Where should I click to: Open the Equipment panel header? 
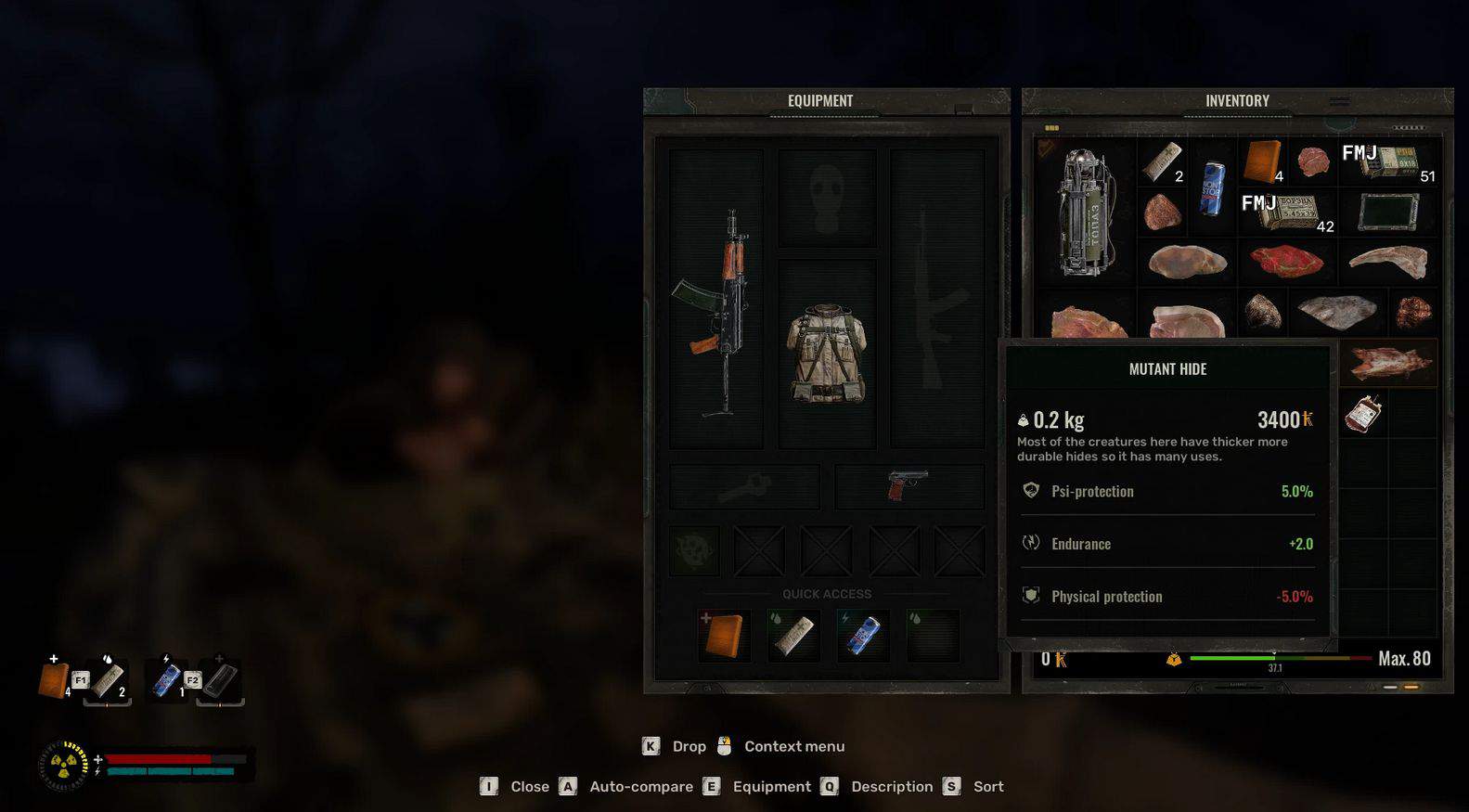pyautogui.click(x=820, y=101)
